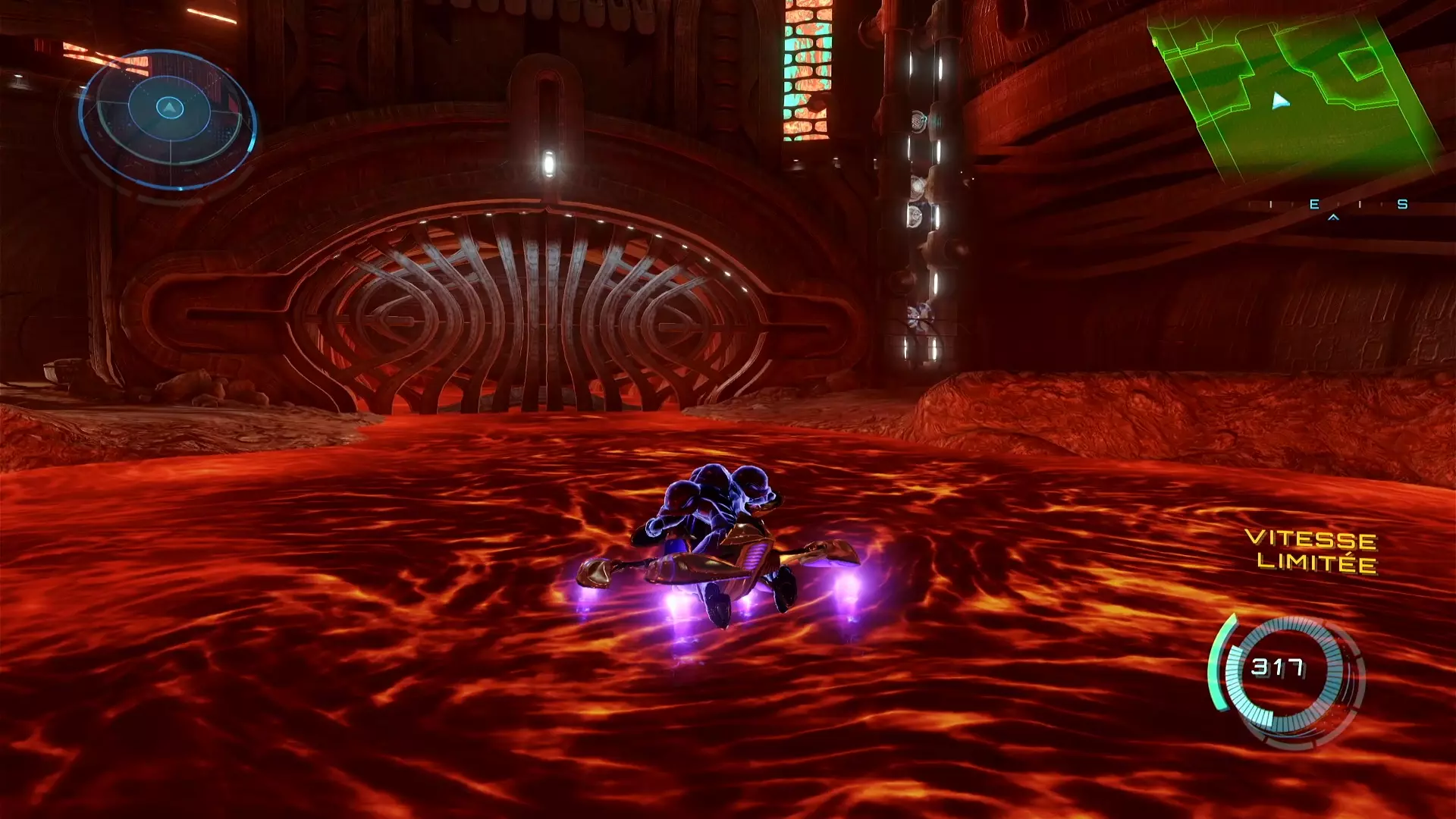Click the circular radar display

(168, 118)
